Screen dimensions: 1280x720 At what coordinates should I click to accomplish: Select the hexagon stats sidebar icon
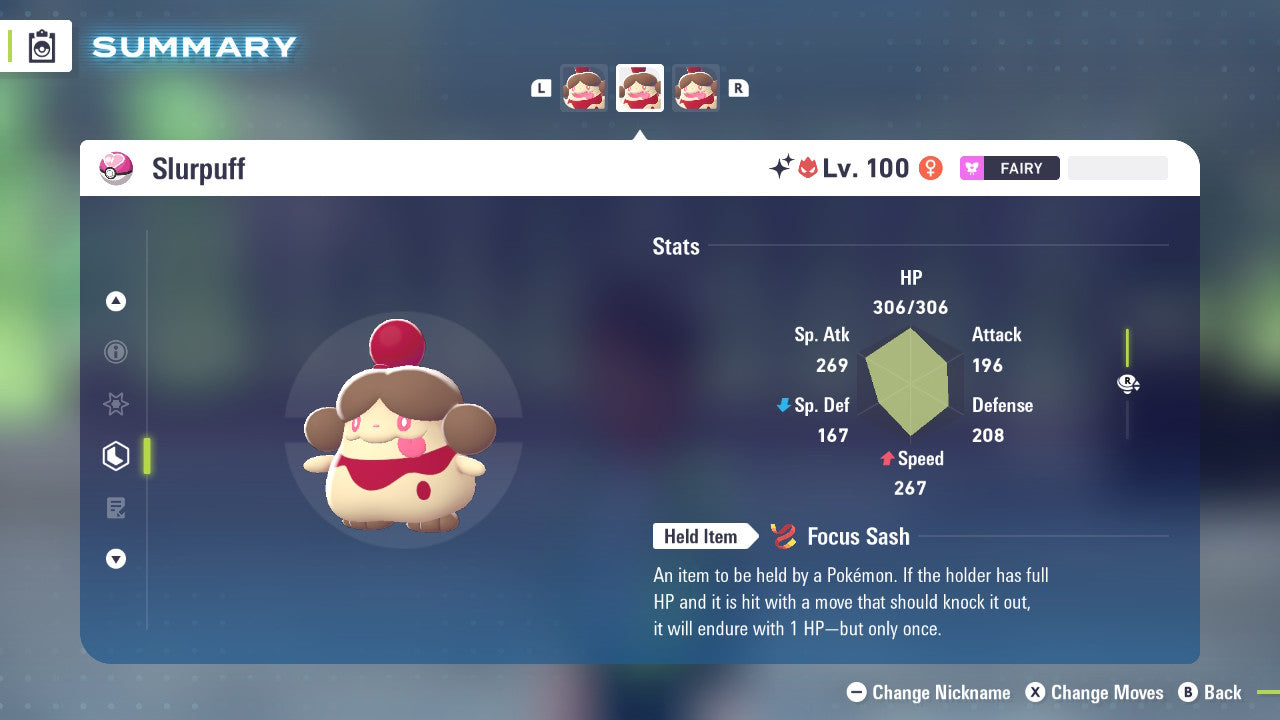116,456
